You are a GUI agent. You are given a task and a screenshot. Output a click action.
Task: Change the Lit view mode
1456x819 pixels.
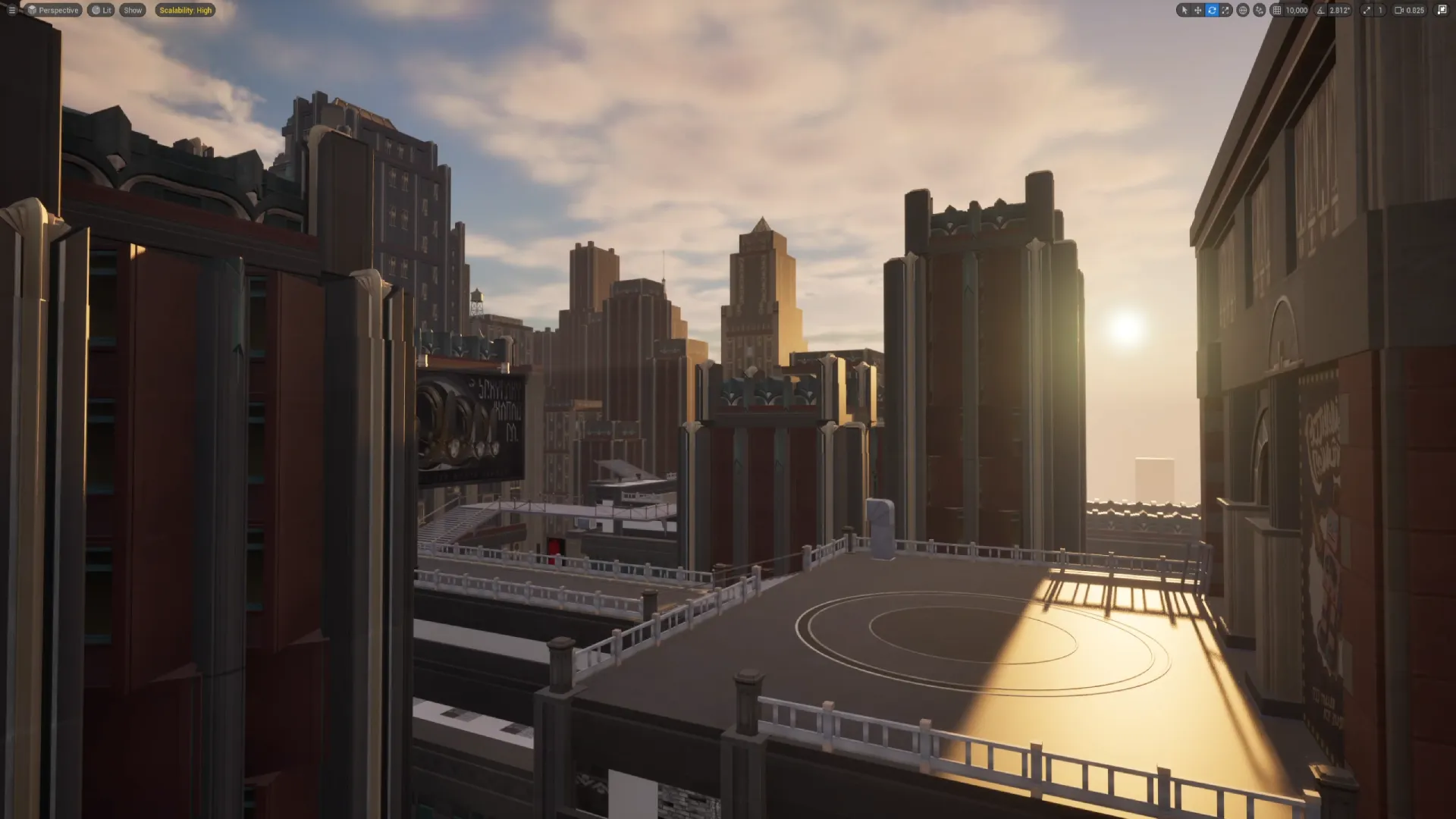[x=101, y=11]
